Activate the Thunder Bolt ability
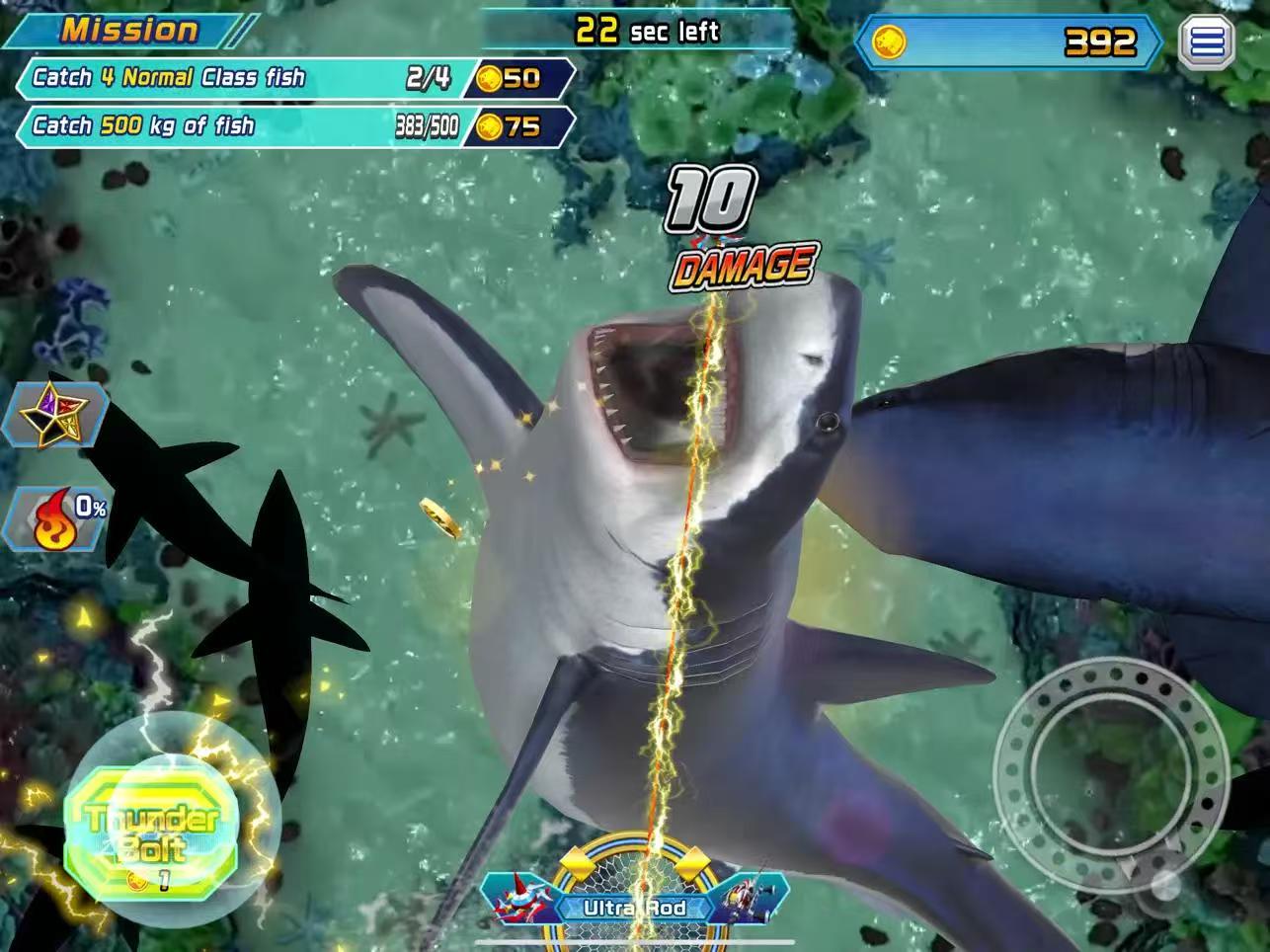This screenshot has height=952, width=1270. (151, 834)
